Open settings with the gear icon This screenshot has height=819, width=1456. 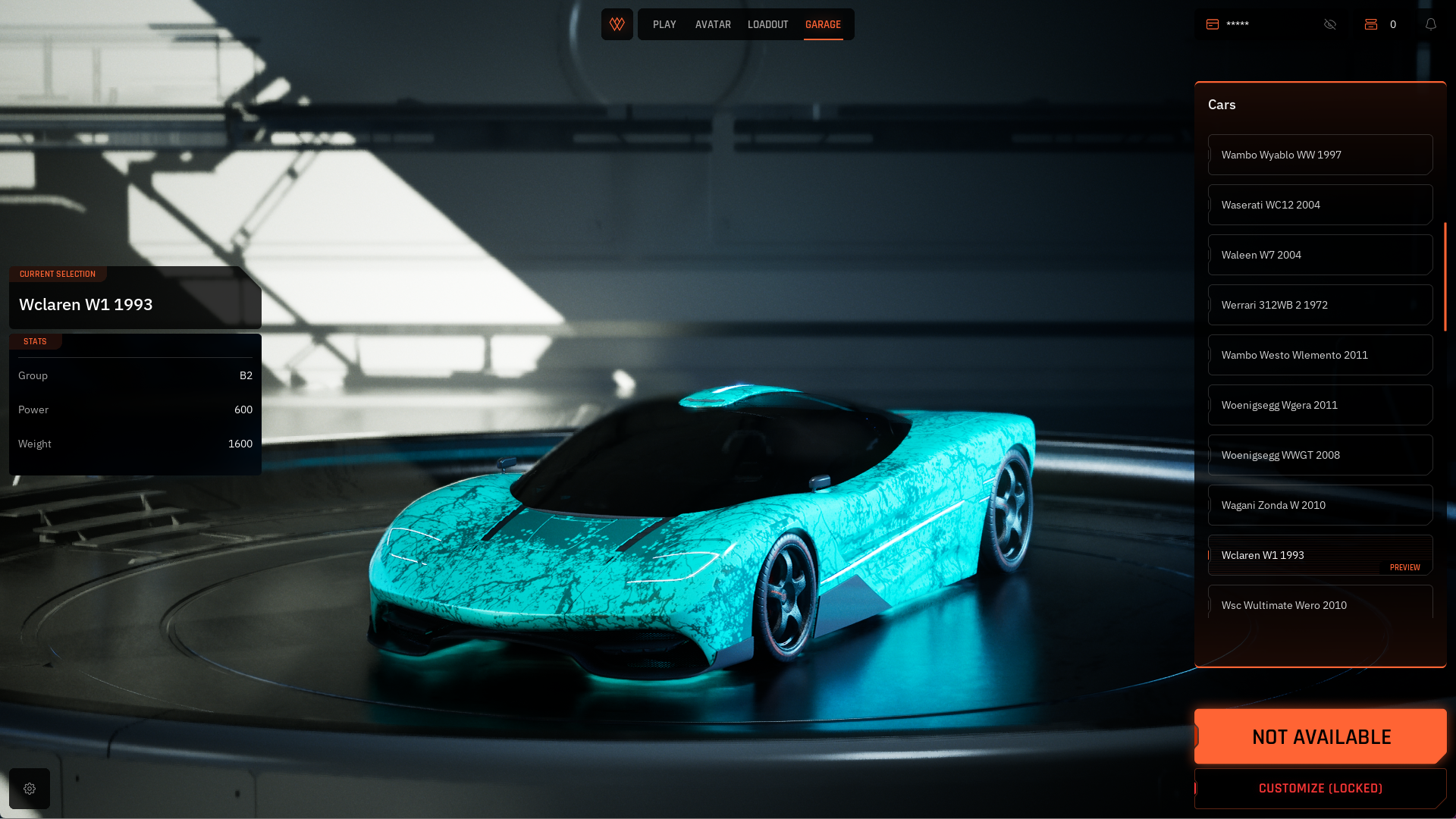pos(30,789)
